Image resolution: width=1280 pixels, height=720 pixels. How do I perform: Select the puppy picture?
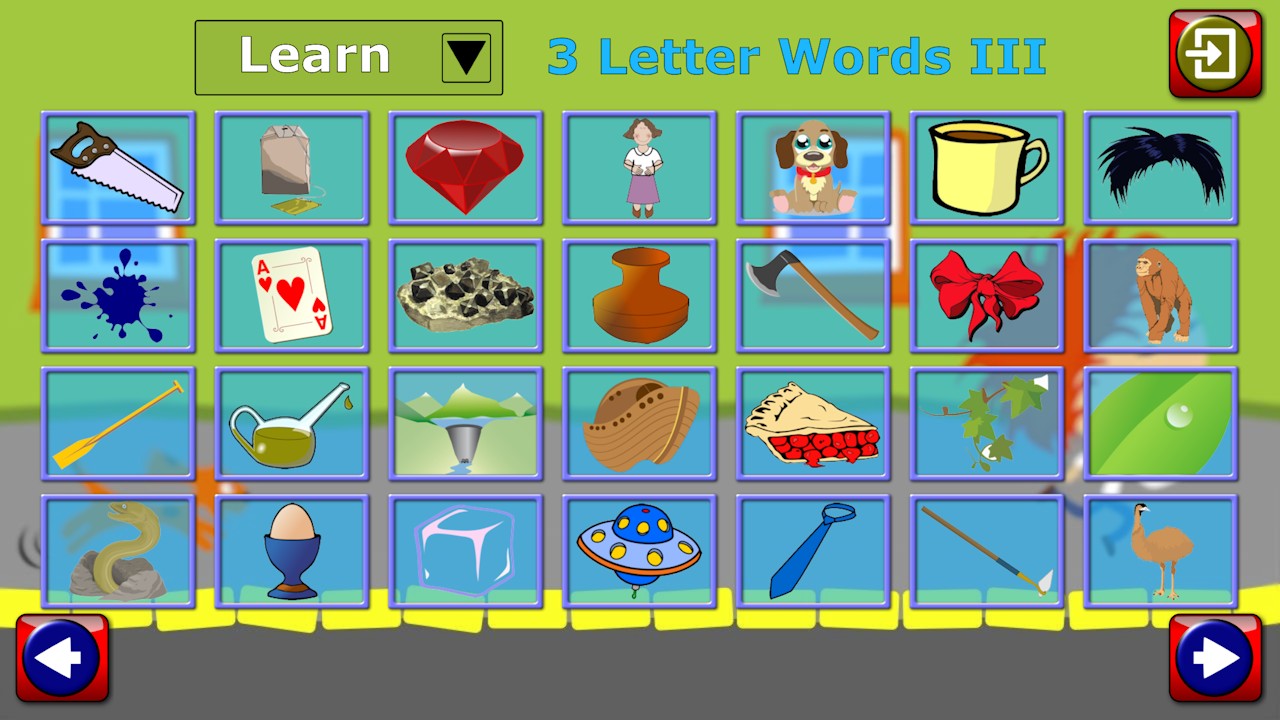coord(813,166)
